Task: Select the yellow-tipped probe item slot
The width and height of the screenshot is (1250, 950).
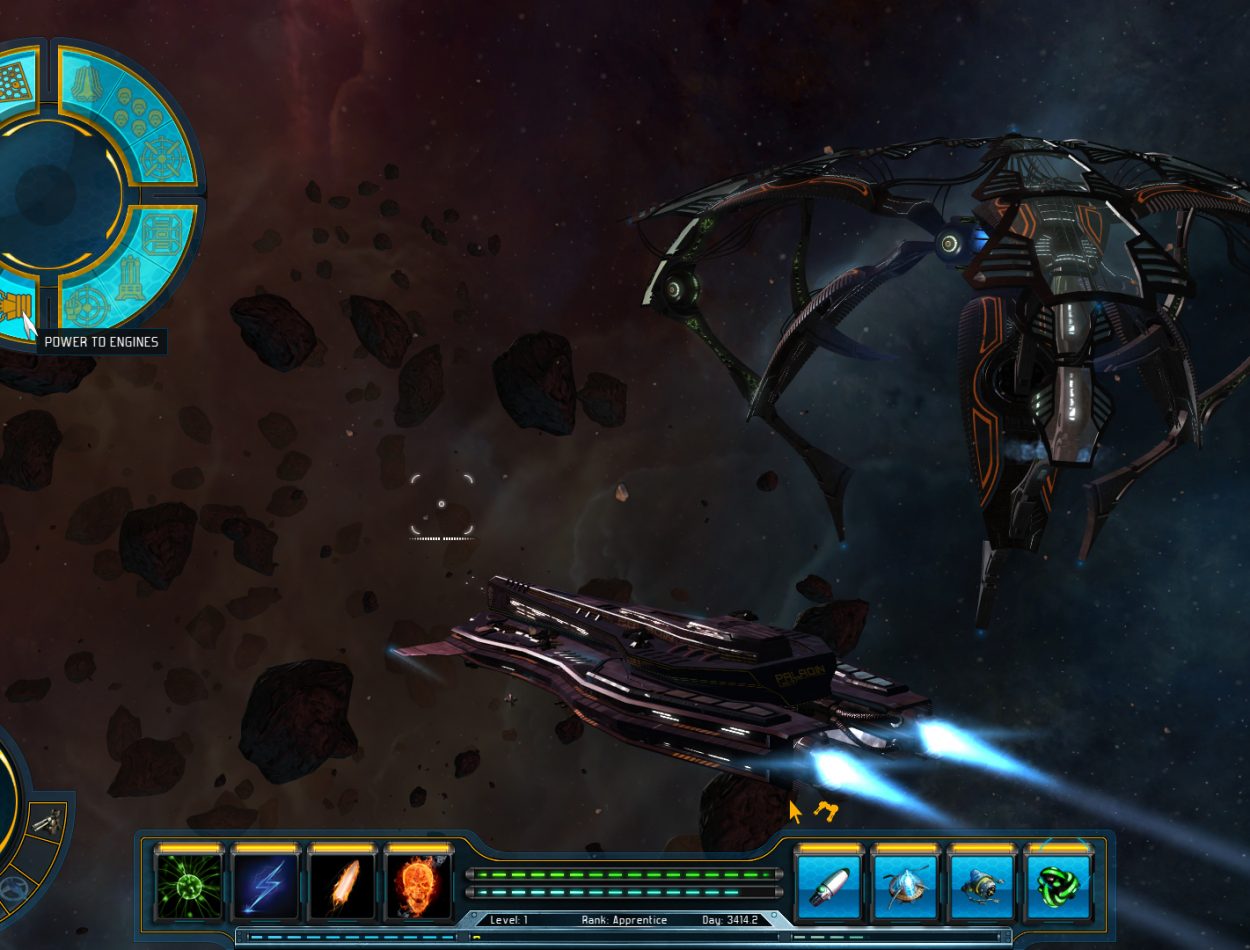Action: pyautogui.click(x=981, y=887)
